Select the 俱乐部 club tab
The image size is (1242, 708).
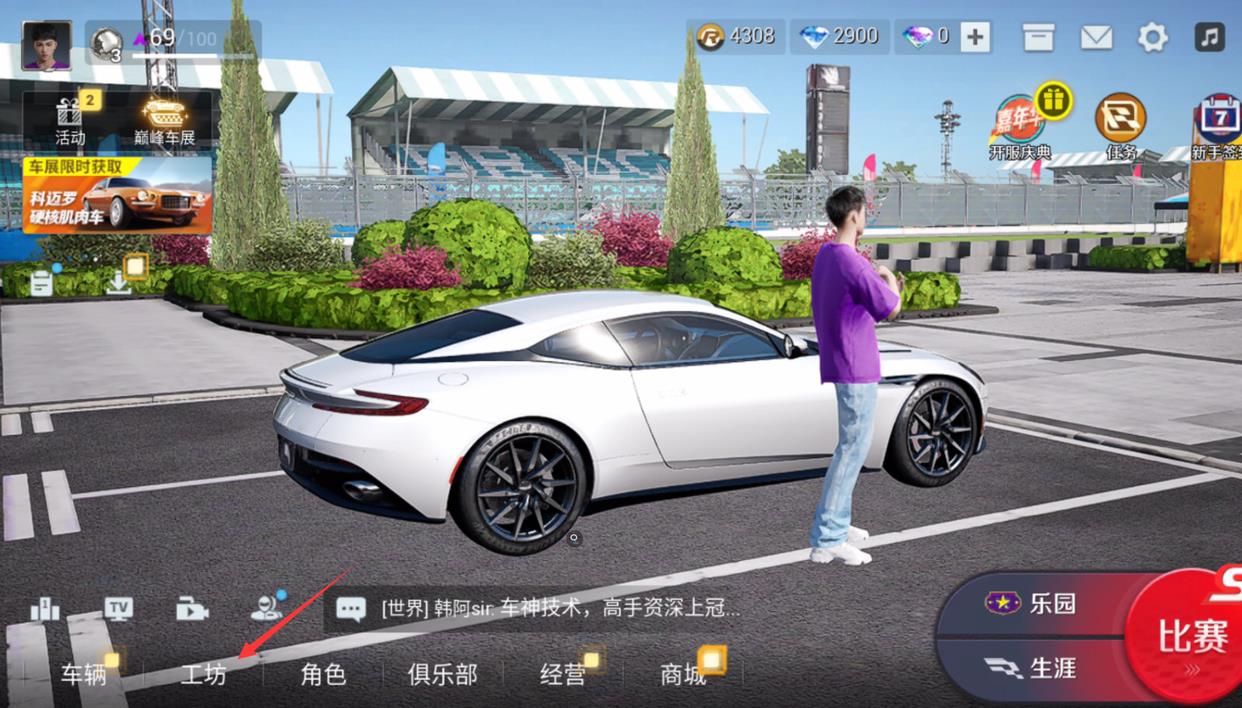[x=442, y=674]
